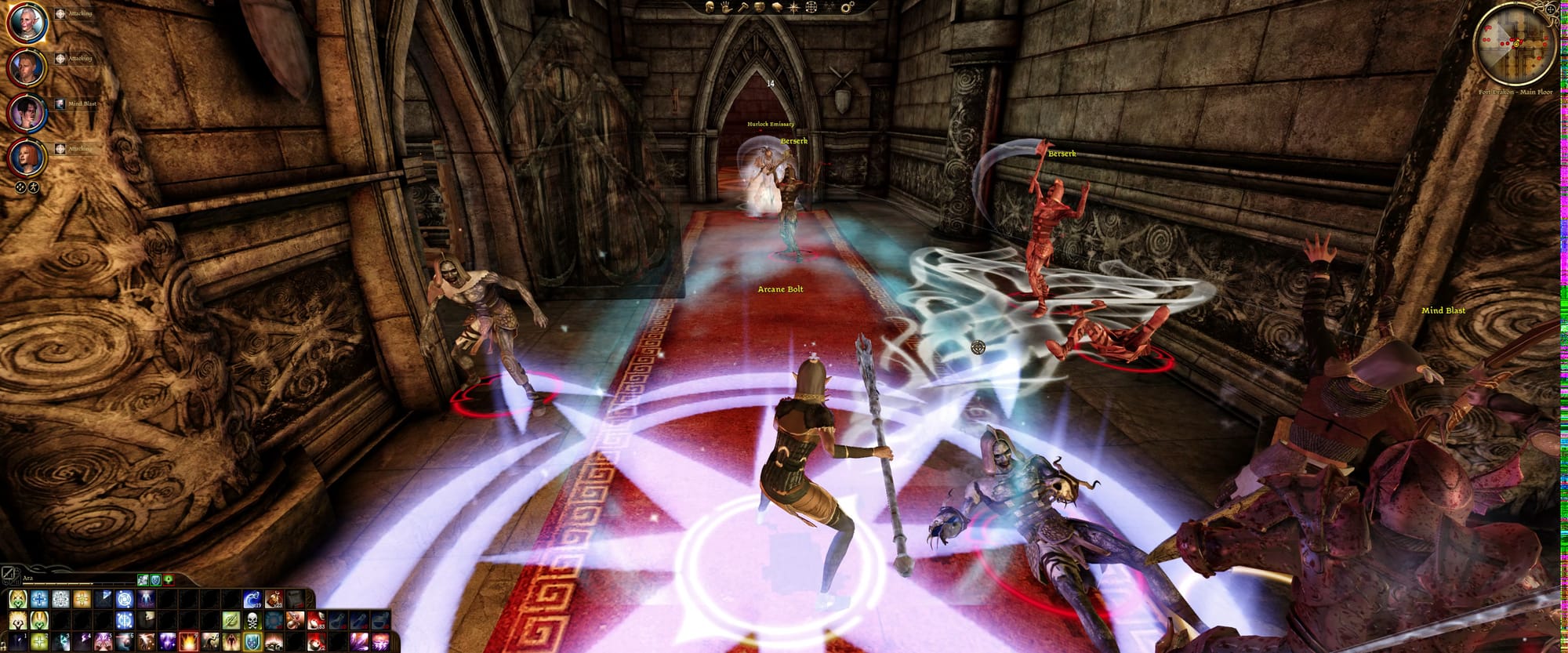Use the skull and crossbones quickbar ability
The image size is (1568, 653).
tap(252, 622)
